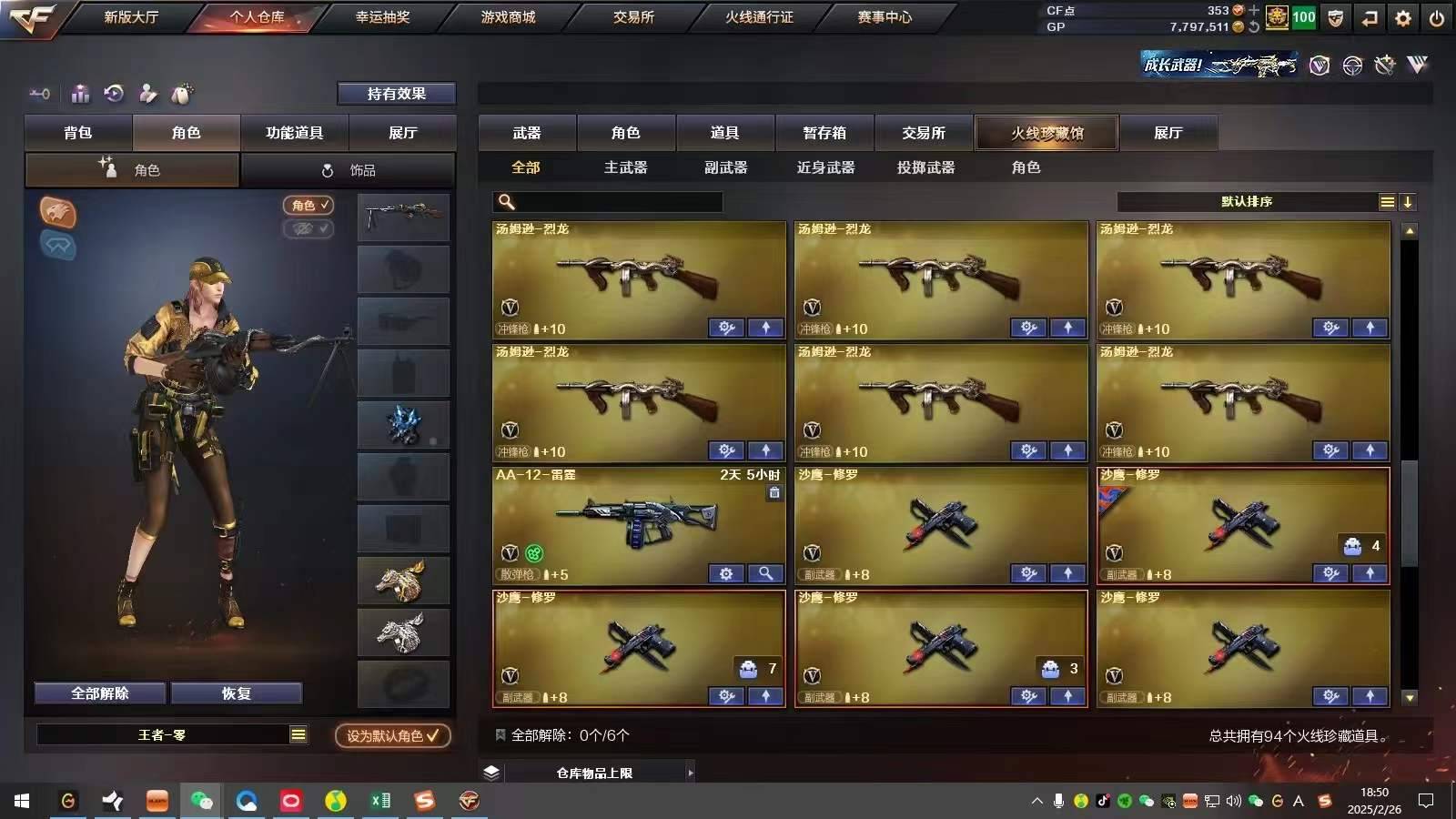Open the 默认排序 sort dropdown

(x=1247, y=202)
